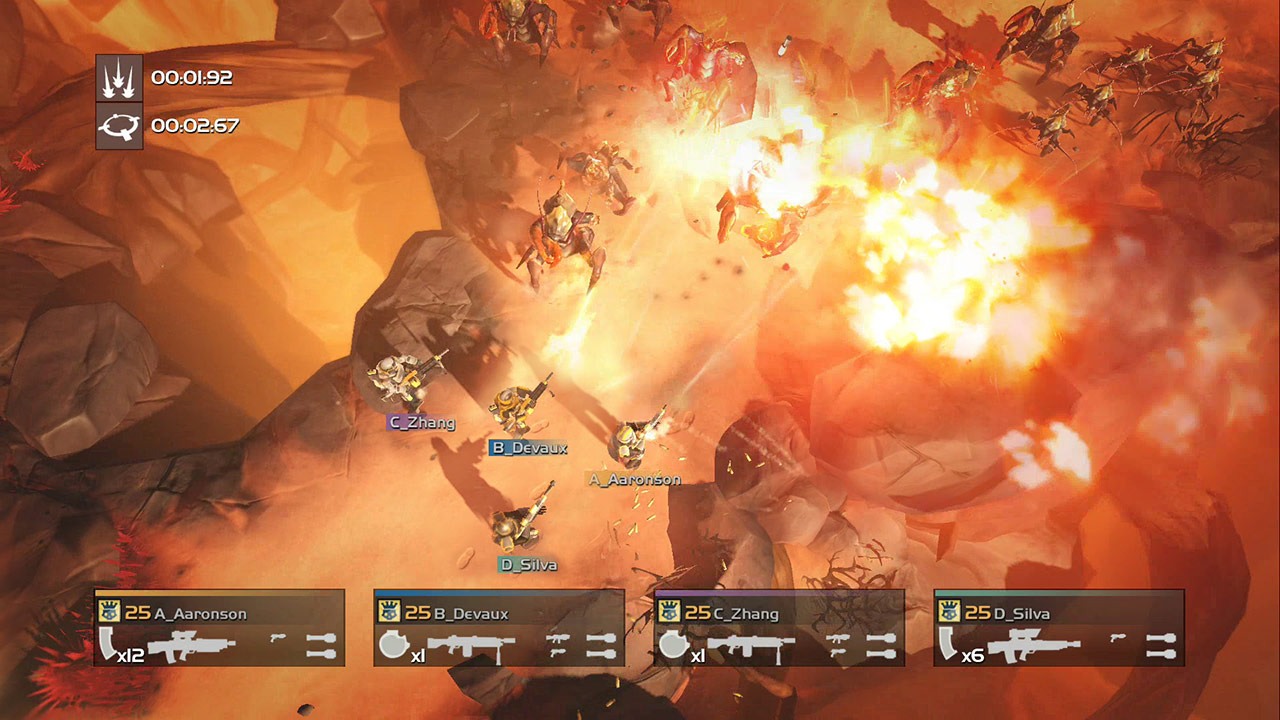The width and height of the screenshot is (1280, 720).
Task: Click the blue health bar atop B_Devaux's card
Action: [x=491, y=590]
